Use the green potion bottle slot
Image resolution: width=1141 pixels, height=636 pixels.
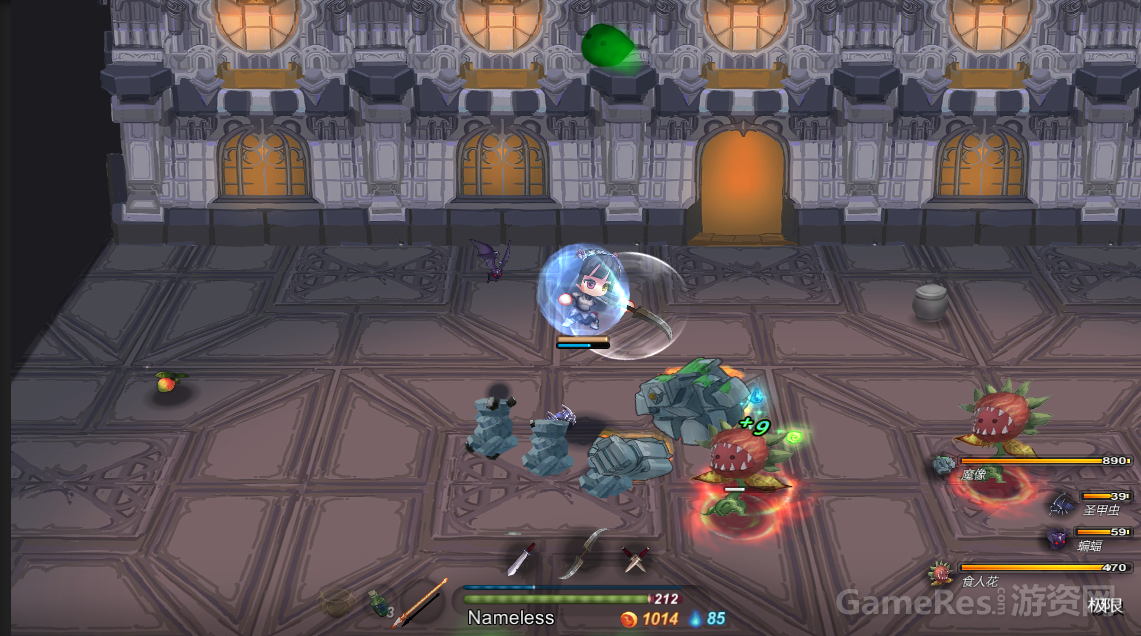[376, 602]
